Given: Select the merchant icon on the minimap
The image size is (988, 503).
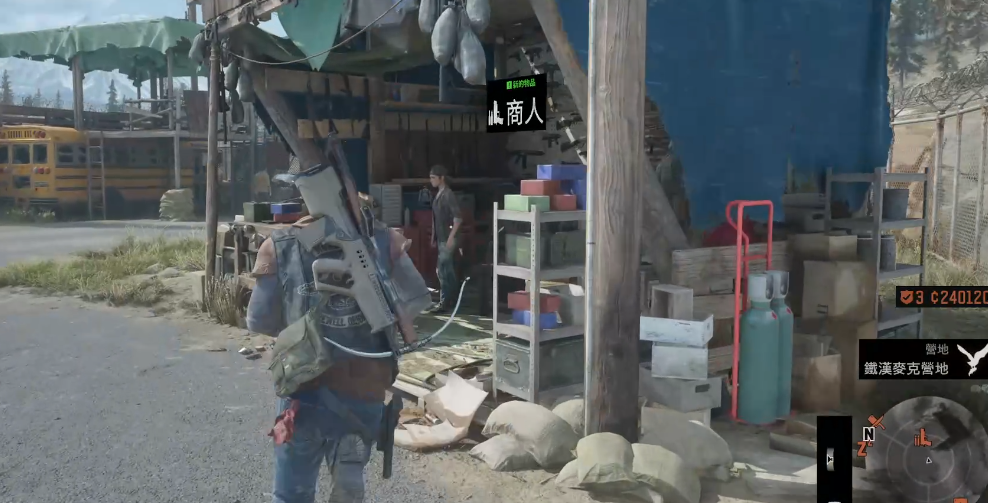Looking at the screenshot, I should [922, 436].
